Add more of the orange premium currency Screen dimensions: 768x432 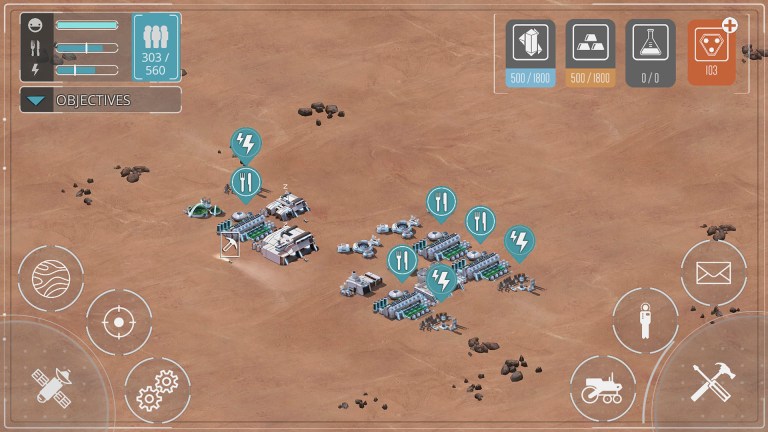(730, 26)
